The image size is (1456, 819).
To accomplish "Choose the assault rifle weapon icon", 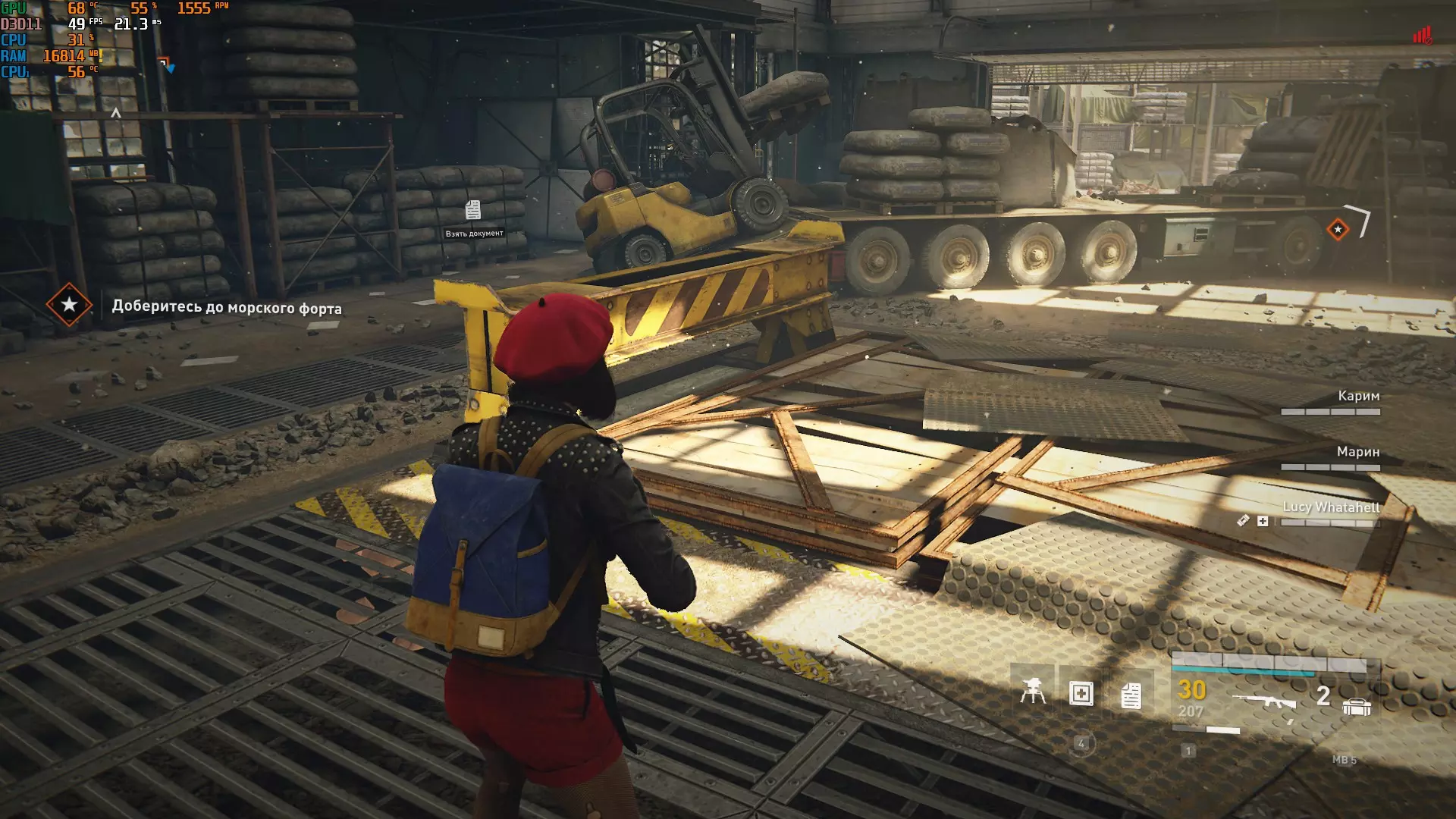I will click(1263, 701).
